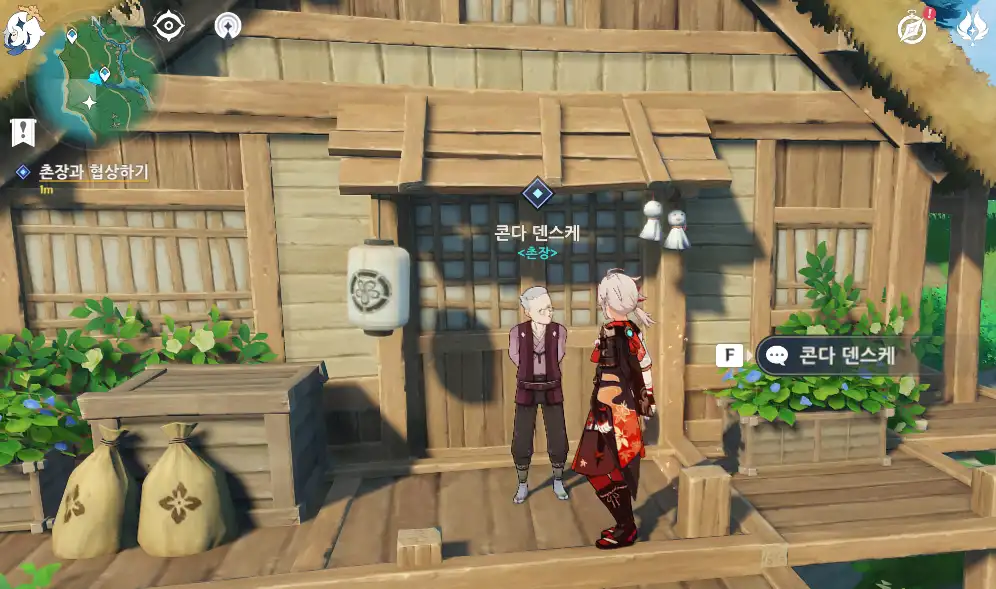Open the winged Wish icon

[971, 28]
